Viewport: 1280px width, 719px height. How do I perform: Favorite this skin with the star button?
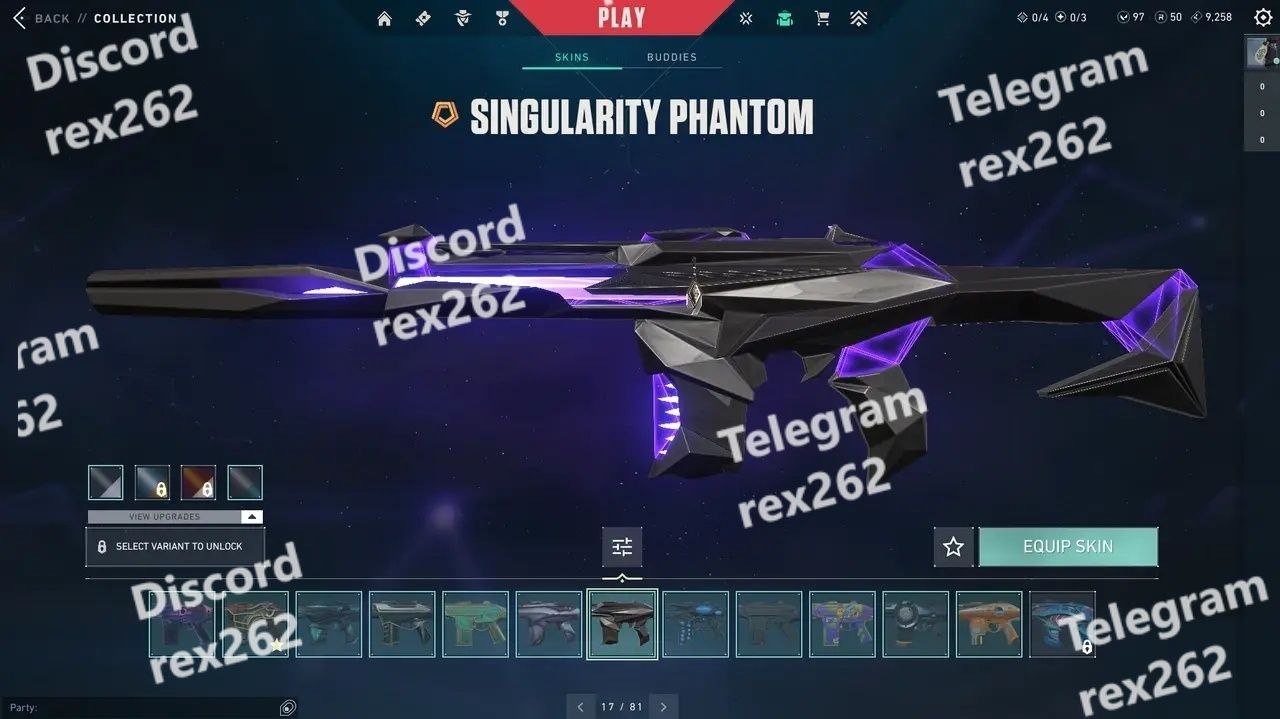click(953, 547)
